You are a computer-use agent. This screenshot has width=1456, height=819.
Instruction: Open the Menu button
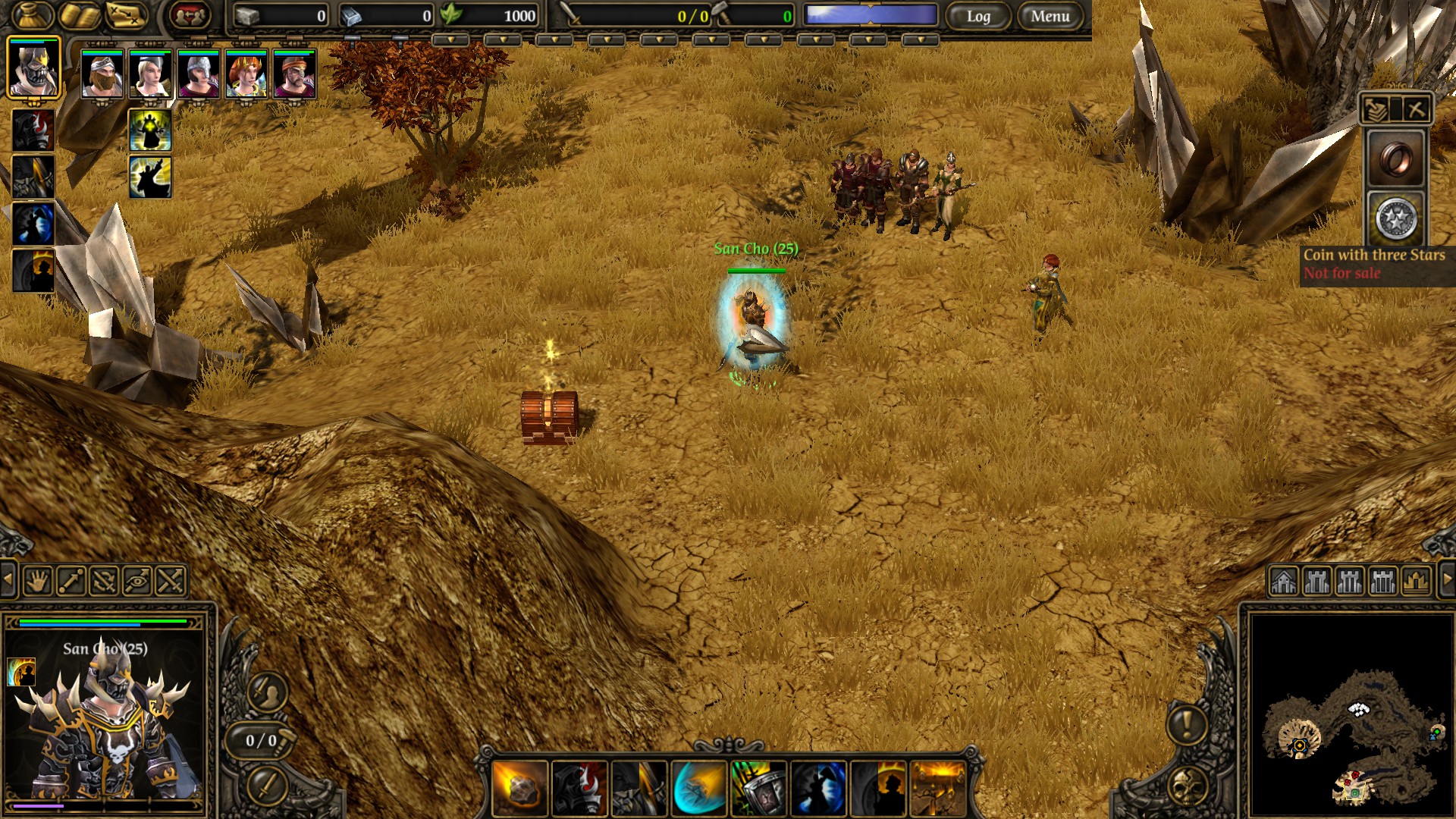click(1050, 16)
